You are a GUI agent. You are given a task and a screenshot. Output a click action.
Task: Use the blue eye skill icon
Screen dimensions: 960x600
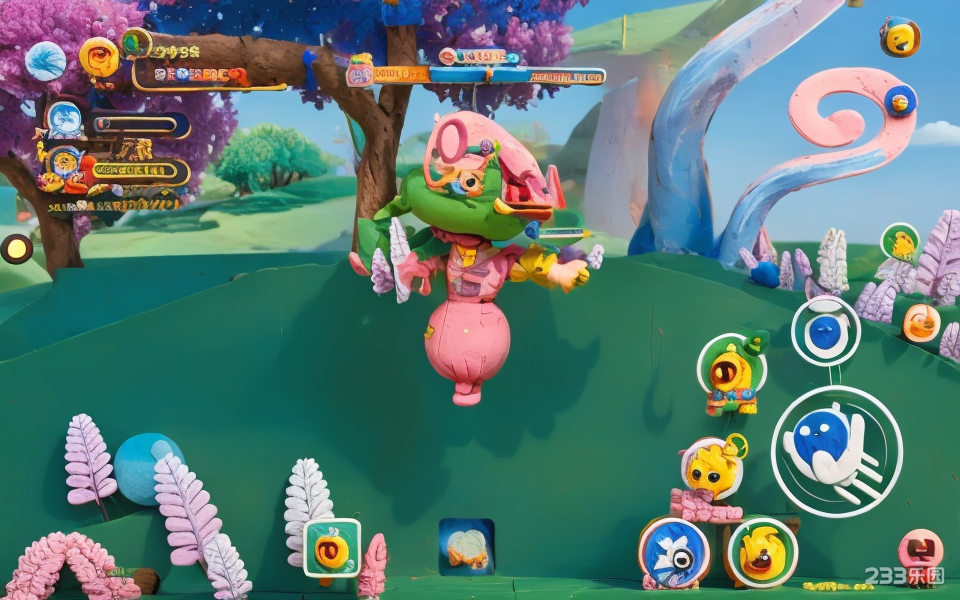674,551
